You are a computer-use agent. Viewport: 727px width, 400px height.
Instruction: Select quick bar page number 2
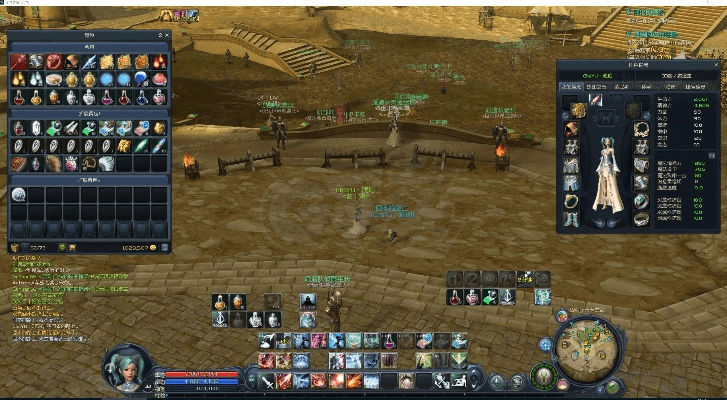click(x=473, y=279)
